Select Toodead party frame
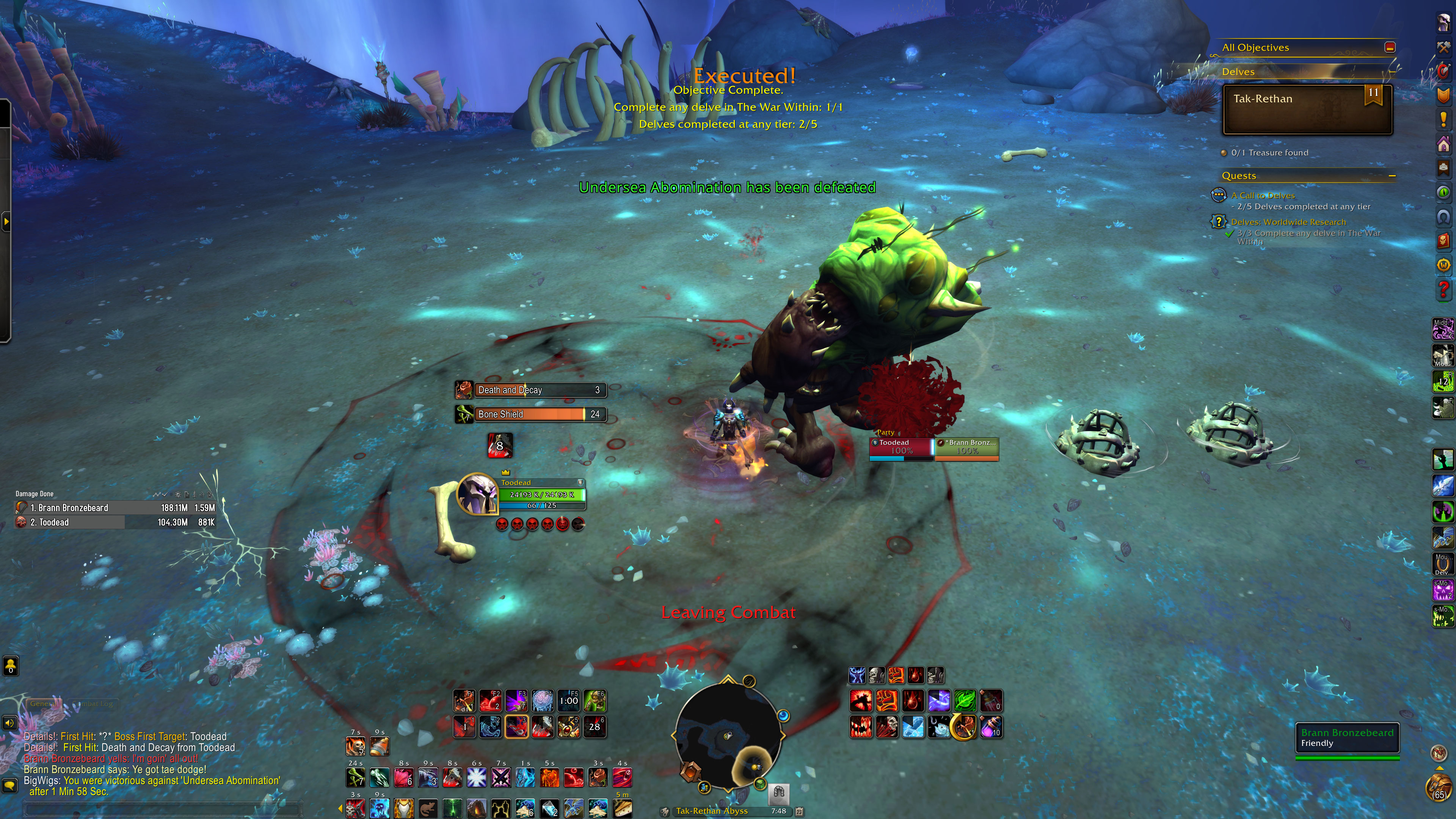 pyautogui.click(x=901, y=447)
